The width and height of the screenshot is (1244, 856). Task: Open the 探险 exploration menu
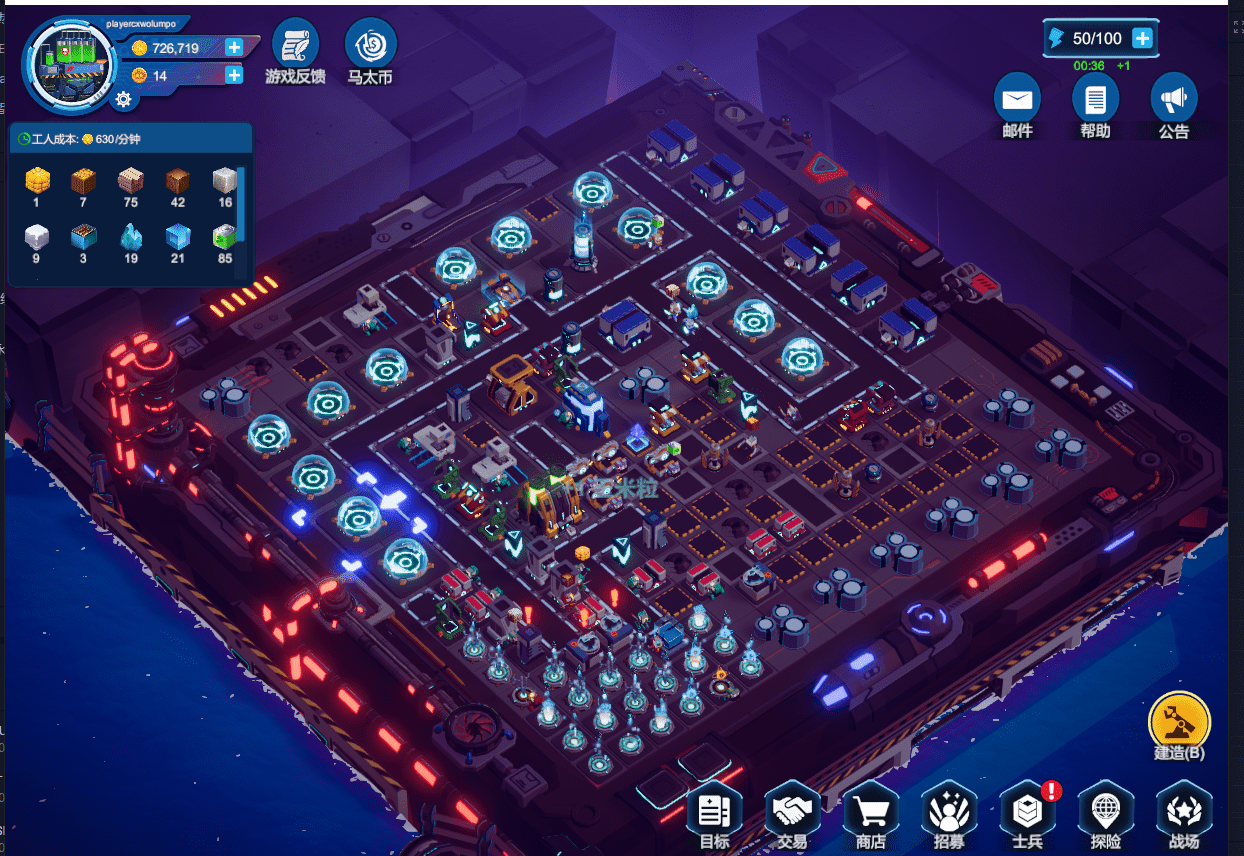click(x=1105, y=810)
